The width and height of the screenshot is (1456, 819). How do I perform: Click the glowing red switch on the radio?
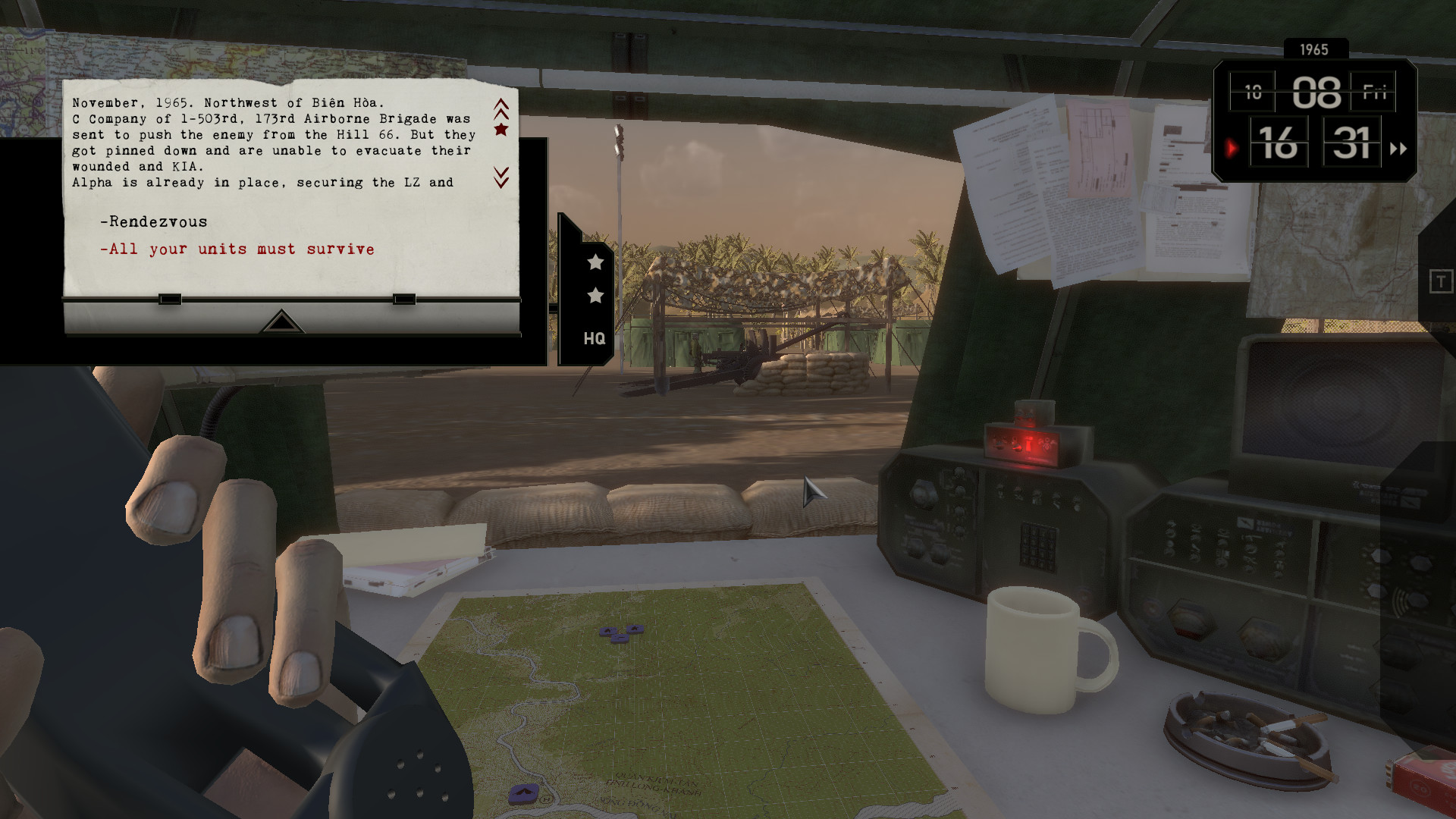[x=1028, y=444]
